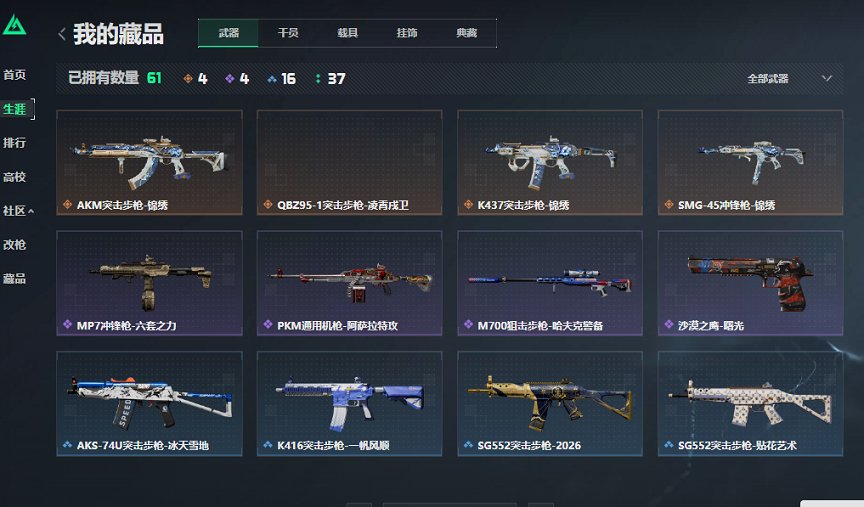Screen dimensions: 864x507
Task: Select the 典藏 tab
Action: (466, 33)
